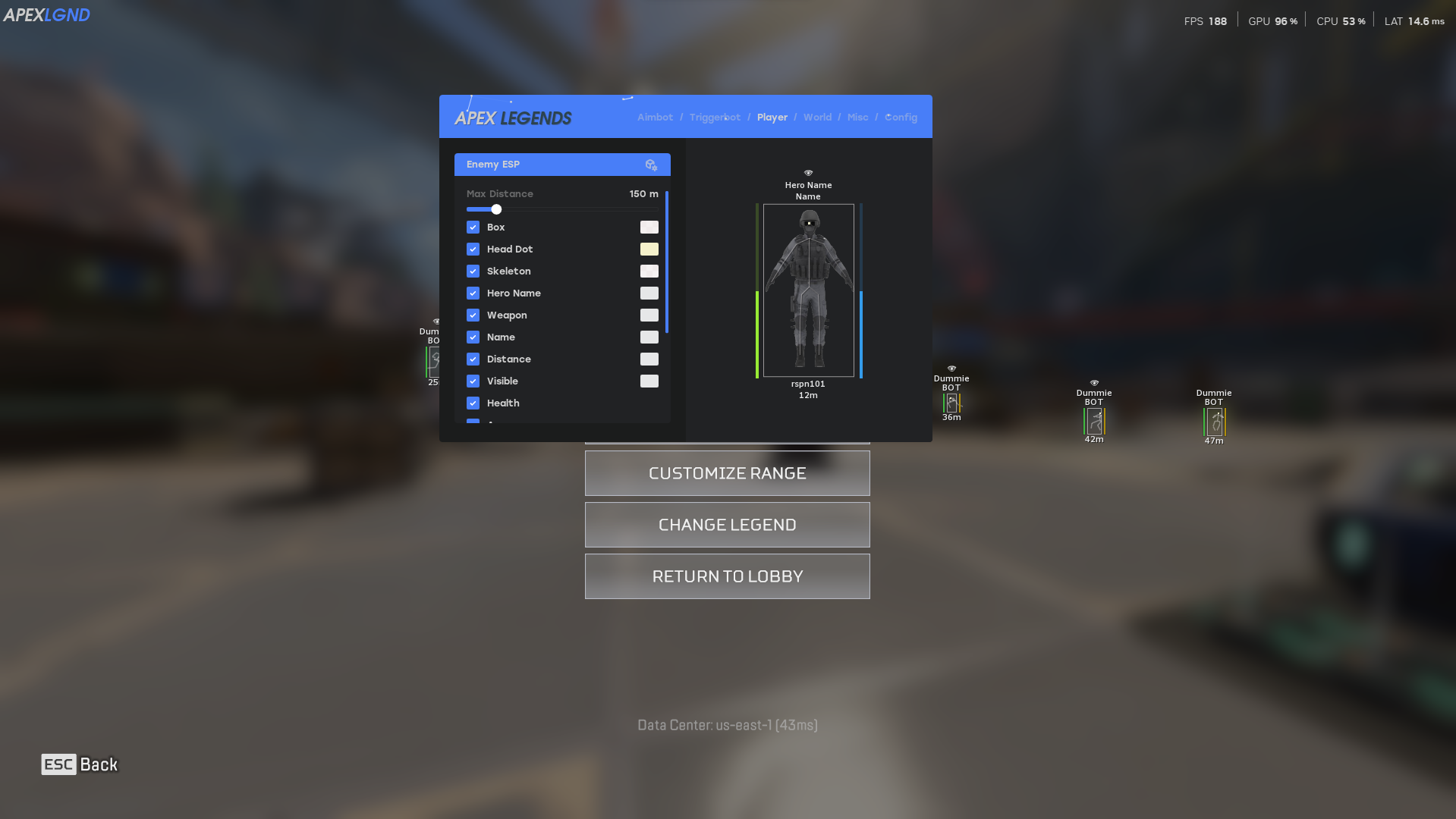
Task: Click the eye icon above the ESP preview model
Action: point(808,173)
